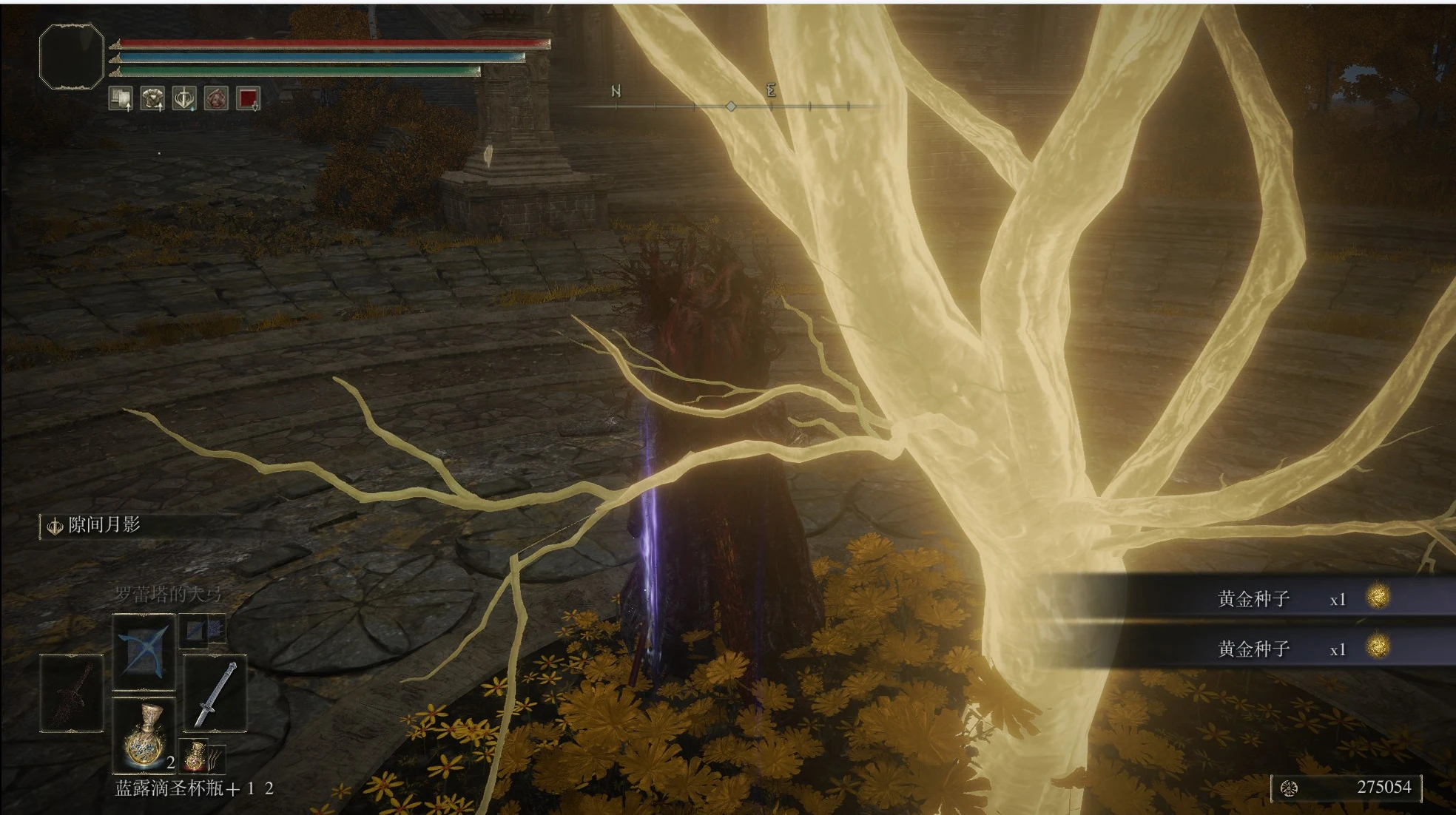Select the Cerulean Tears flask slot

coord(144,734)
